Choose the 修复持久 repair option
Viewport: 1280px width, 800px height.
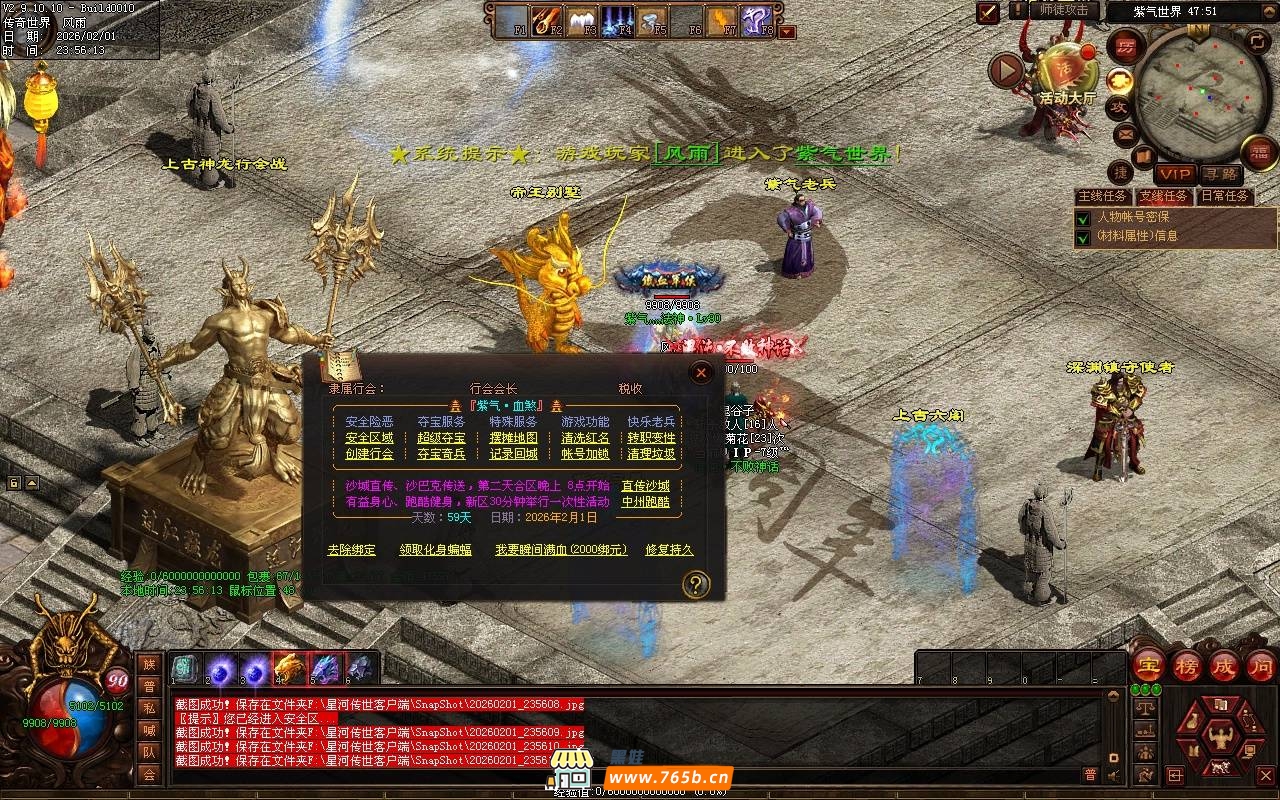(669, 550)
